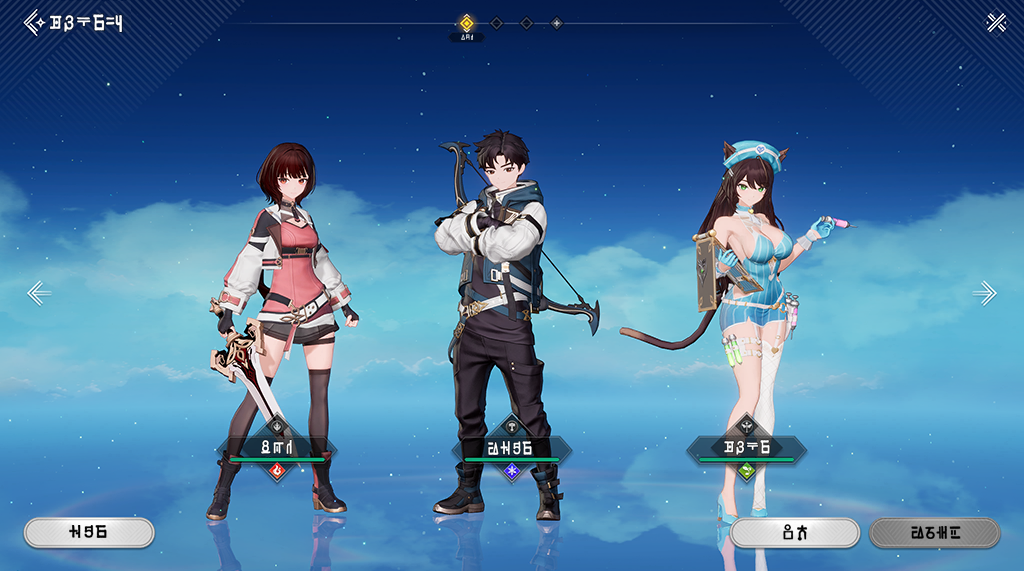1024x571 pixels.
Task: Click the blue snowflake element icon
Action: [x=512, y=469]
